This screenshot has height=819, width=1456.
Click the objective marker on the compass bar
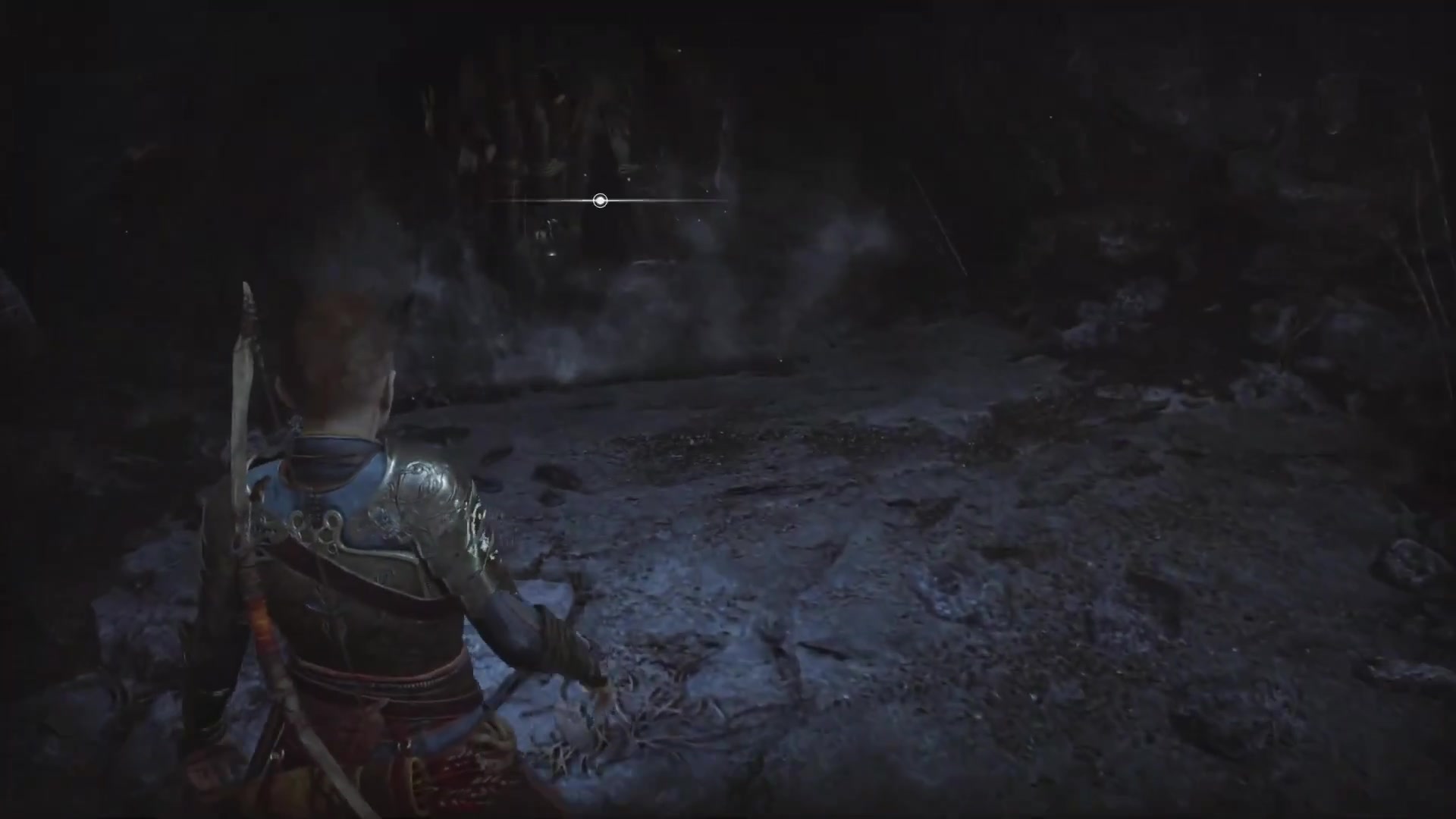[x=600, y=201]
